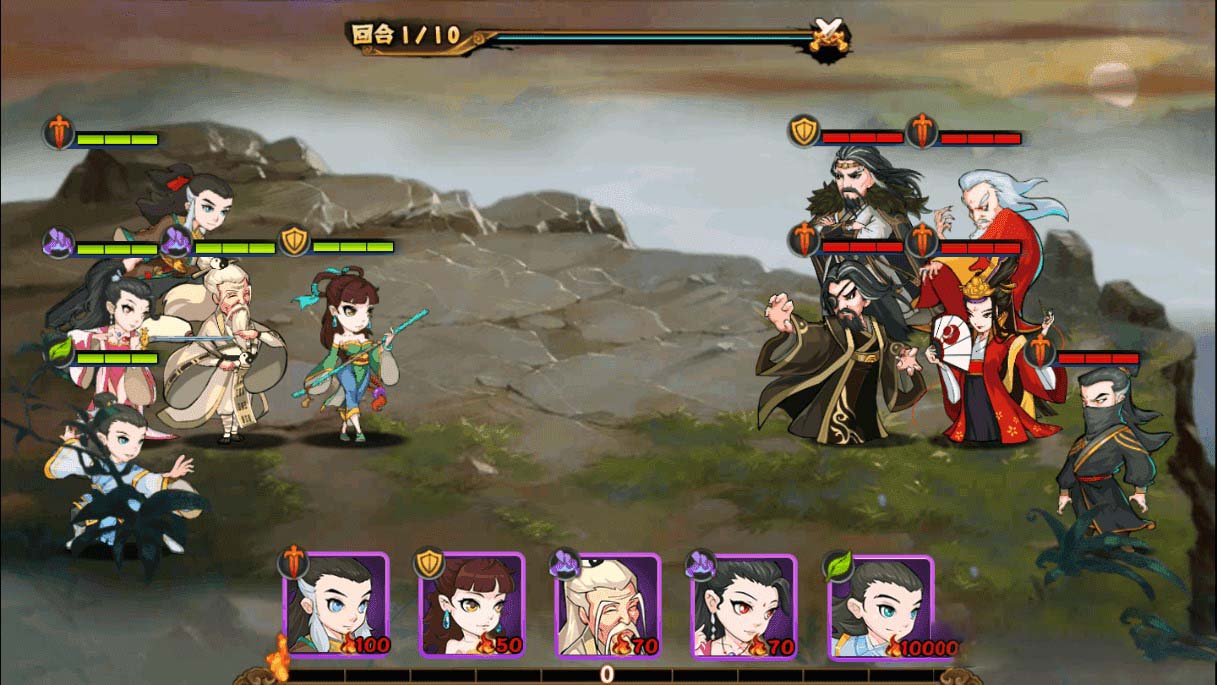Screen dimensions: 1217x685
Task: Select the hero card costing 100 rage
Action: pyautogui.click(x=336, y=606)
